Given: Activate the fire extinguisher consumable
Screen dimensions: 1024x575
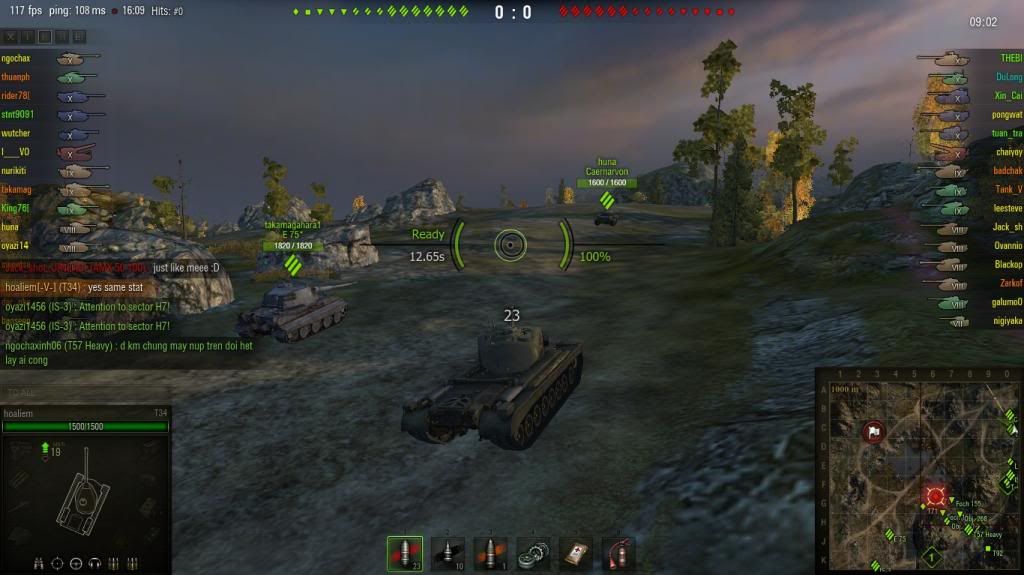Looking at the screenshot, I should (619, 553).
